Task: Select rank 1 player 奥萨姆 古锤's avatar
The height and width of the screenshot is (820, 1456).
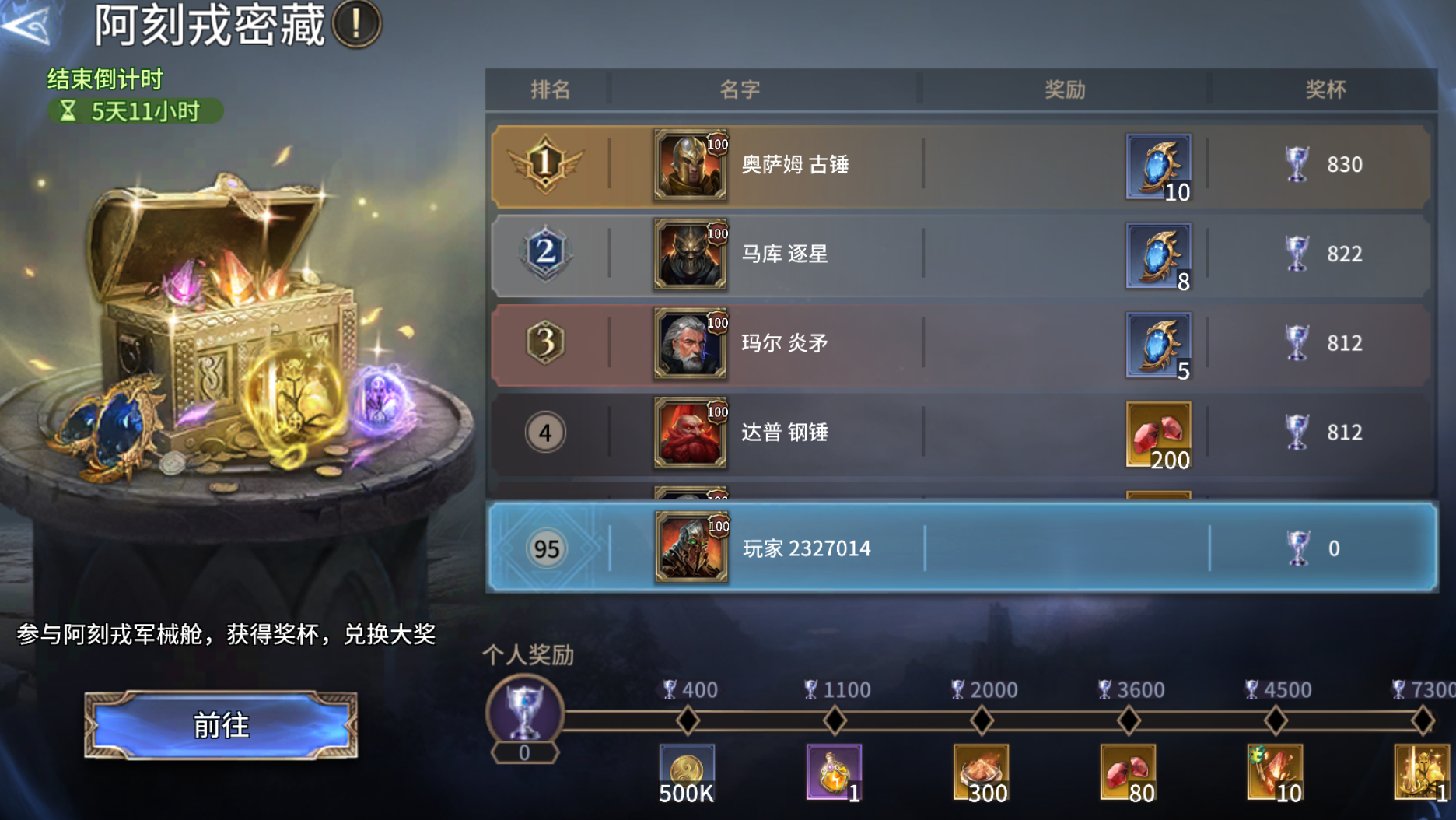Action: 689,166
